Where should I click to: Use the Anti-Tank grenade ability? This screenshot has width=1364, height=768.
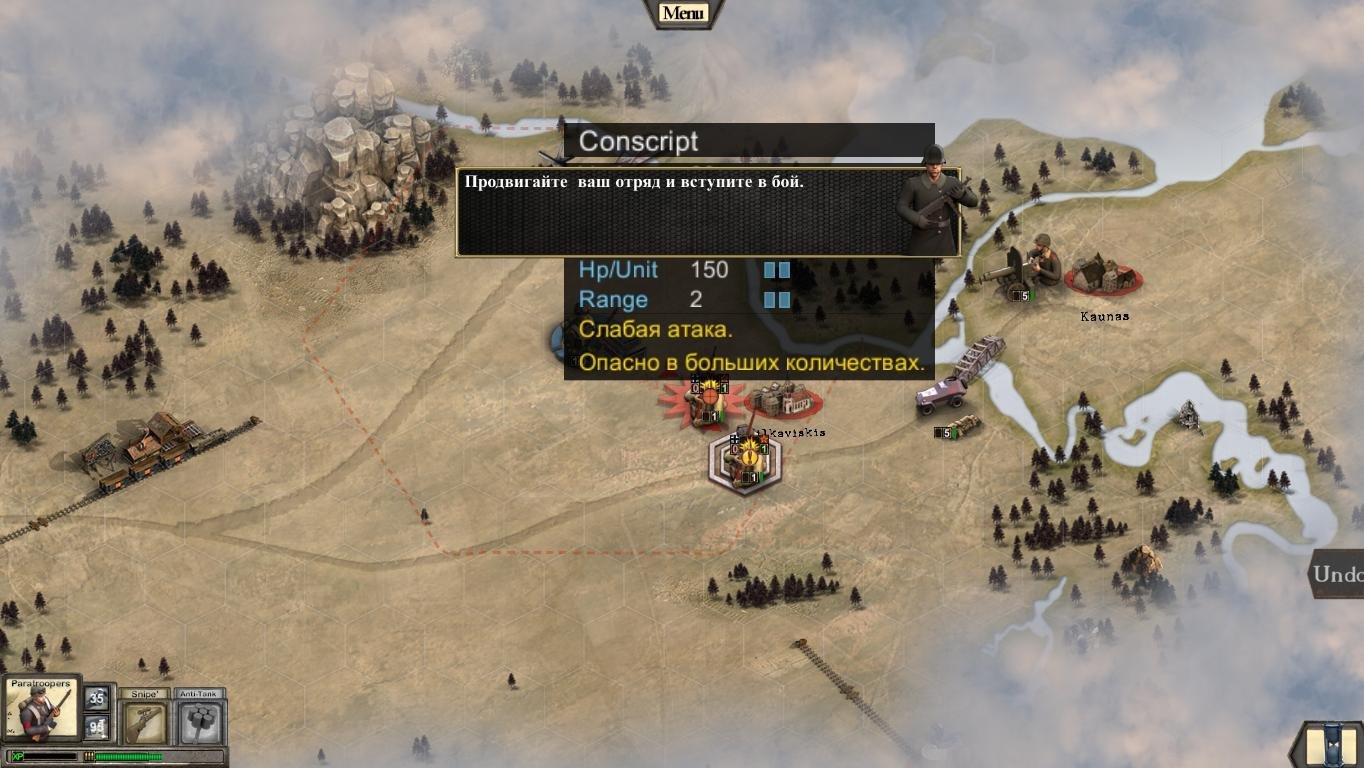coord(201,719)
